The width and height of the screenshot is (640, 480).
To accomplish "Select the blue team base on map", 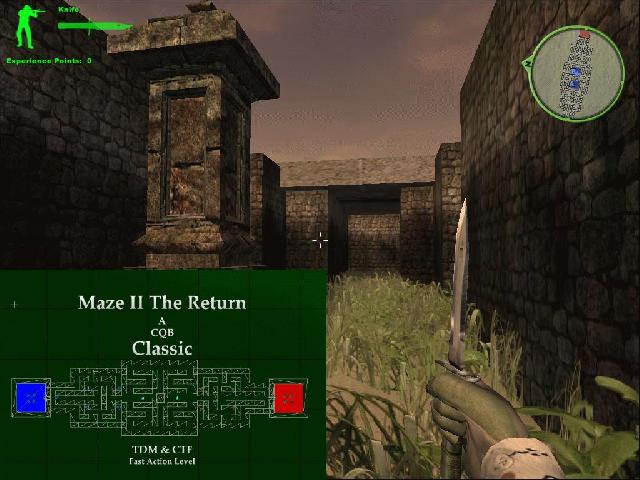I will coord(31,397).
